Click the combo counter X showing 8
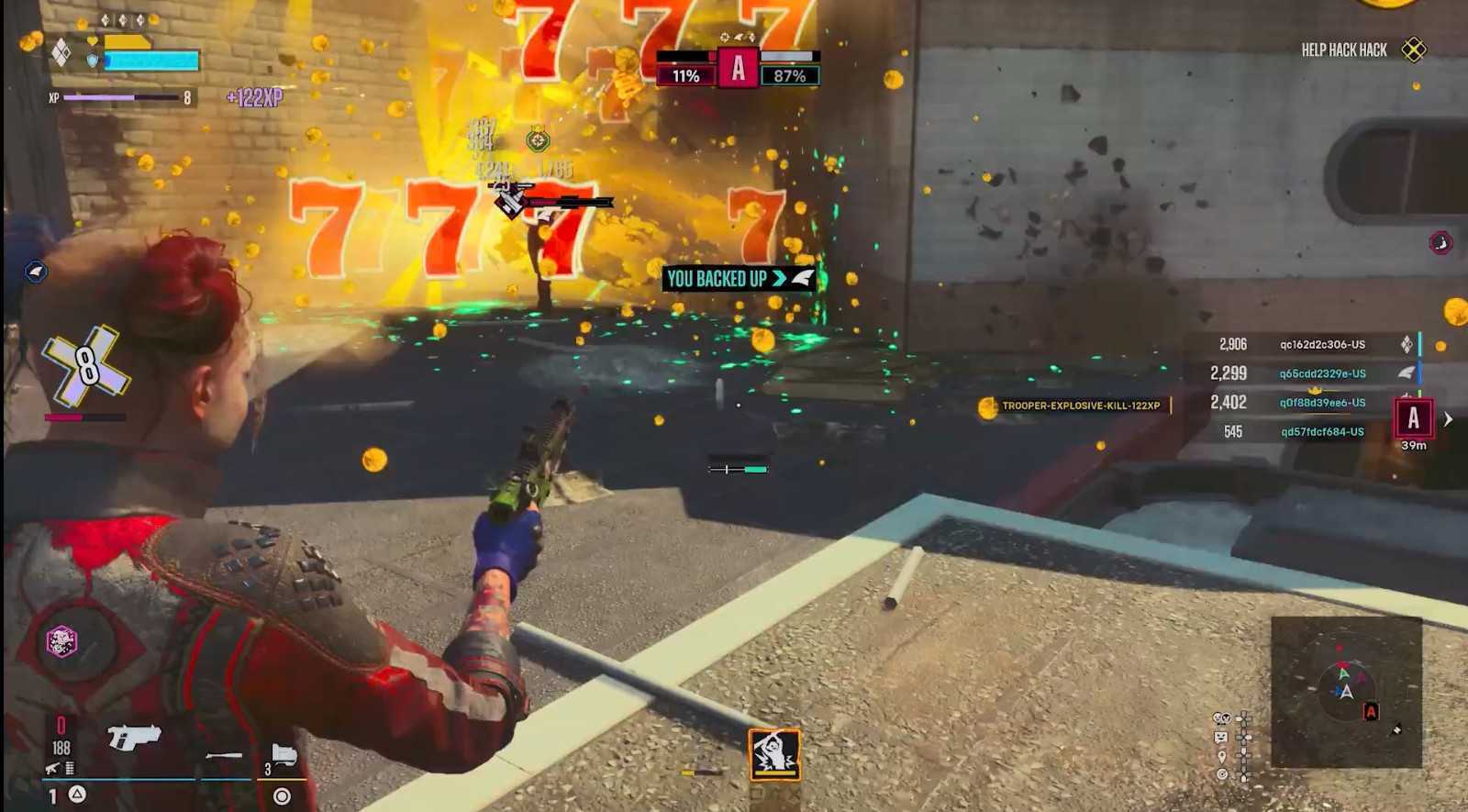The image size is (1468, 812). click(85, 365)
